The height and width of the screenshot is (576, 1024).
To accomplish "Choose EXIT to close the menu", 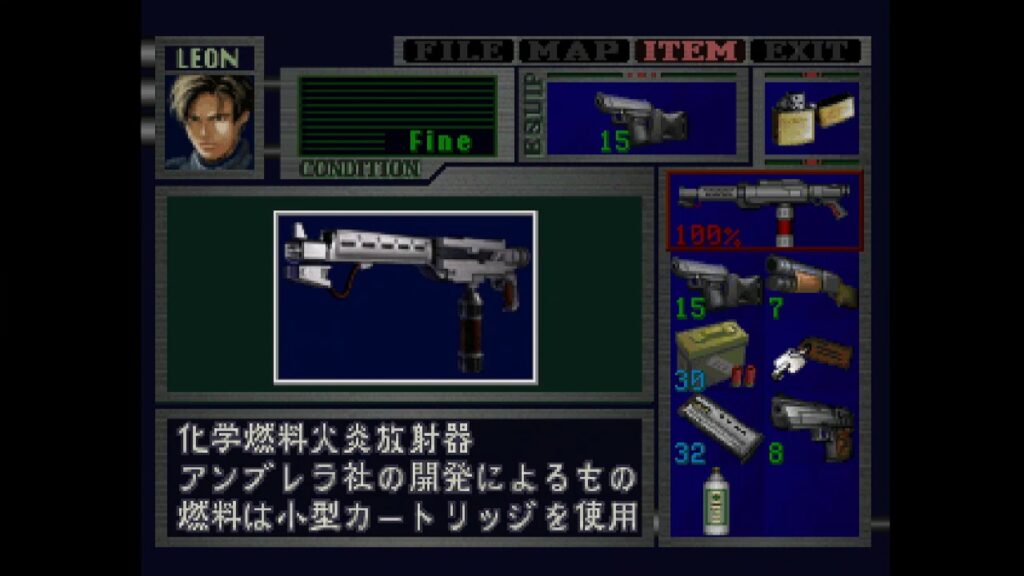I will point(806,51).
